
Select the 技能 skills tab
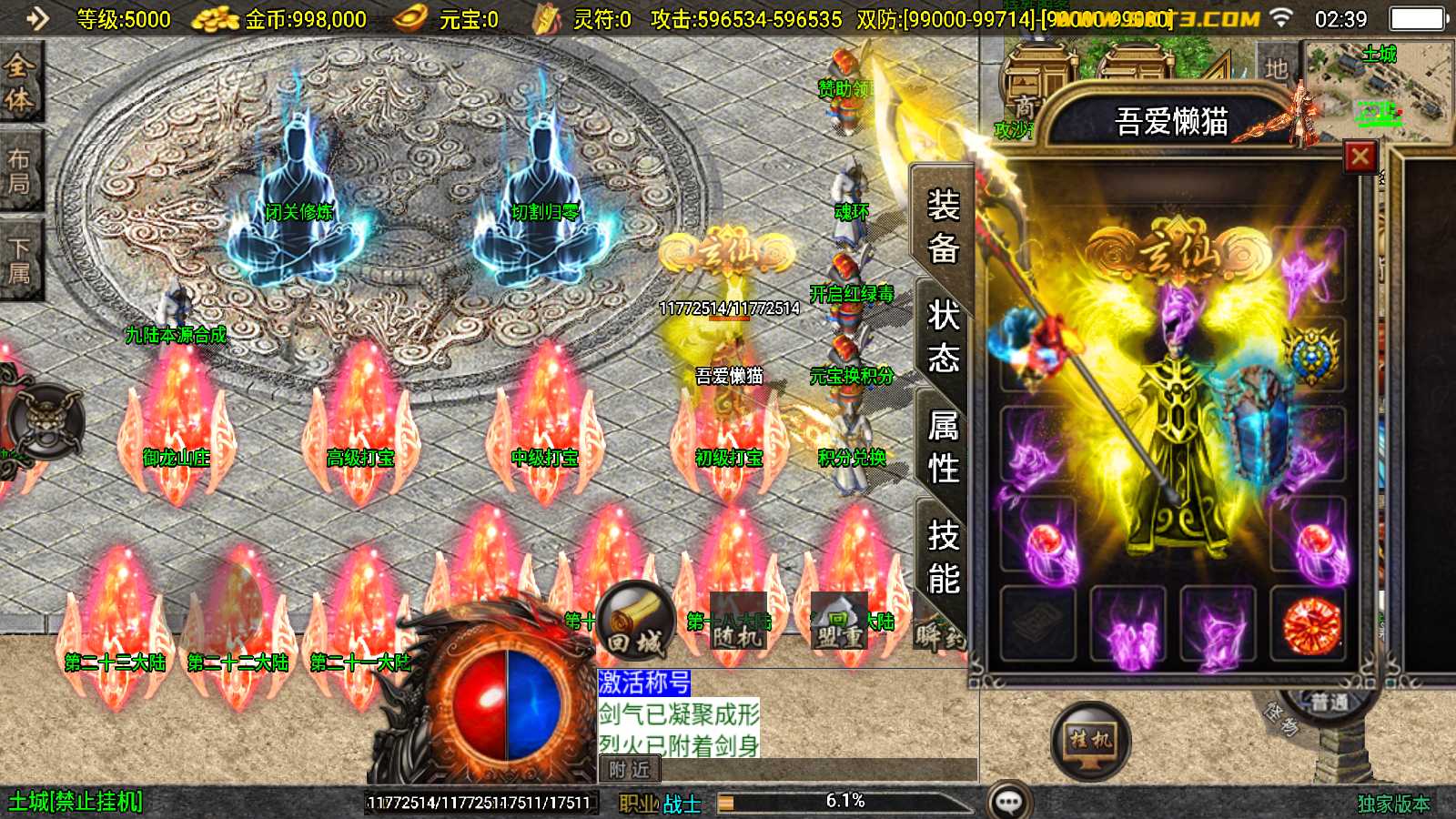click(x=943, y=557)
